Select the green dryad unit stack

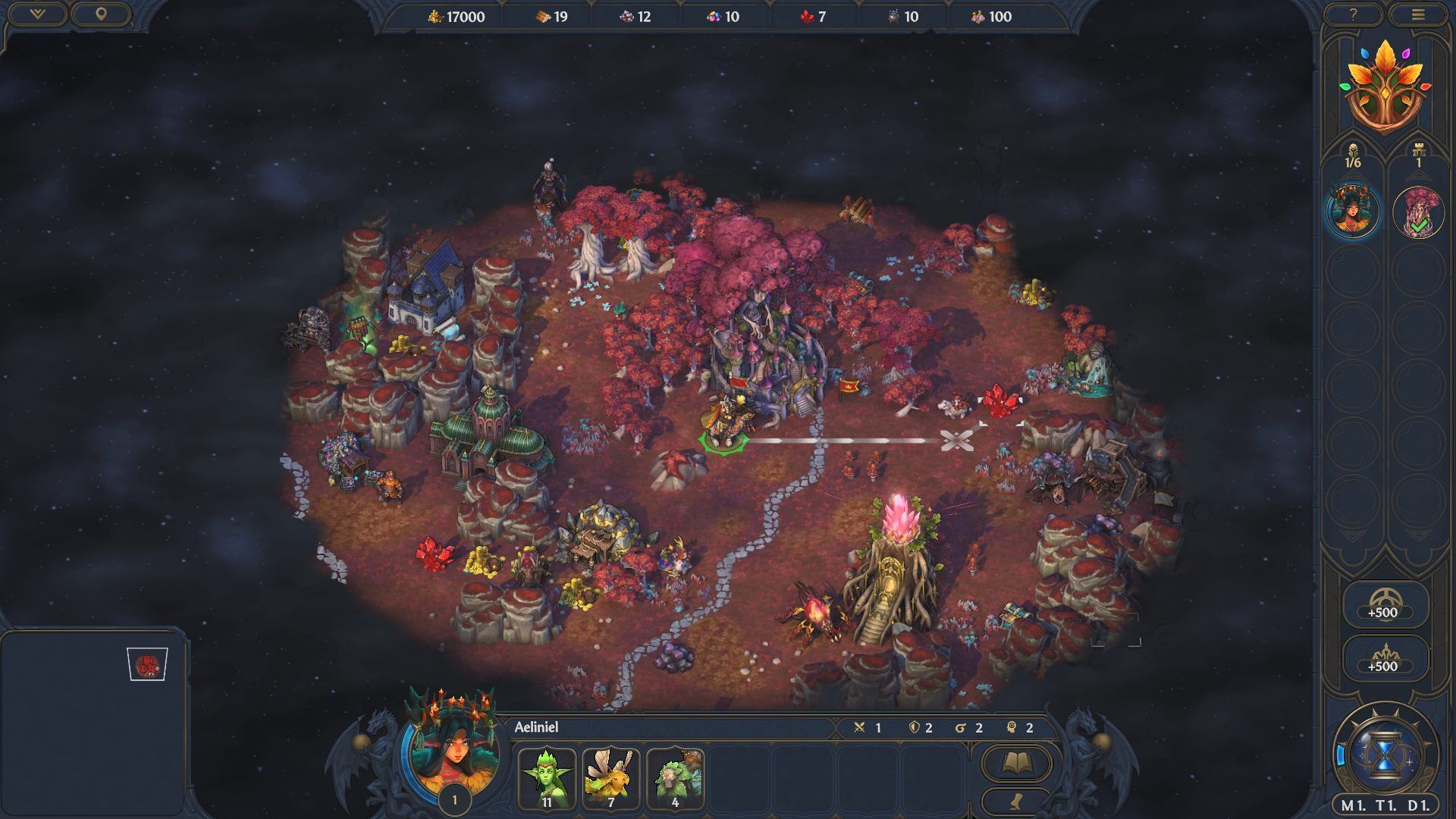pyautogui.click(x=547, y=778)
